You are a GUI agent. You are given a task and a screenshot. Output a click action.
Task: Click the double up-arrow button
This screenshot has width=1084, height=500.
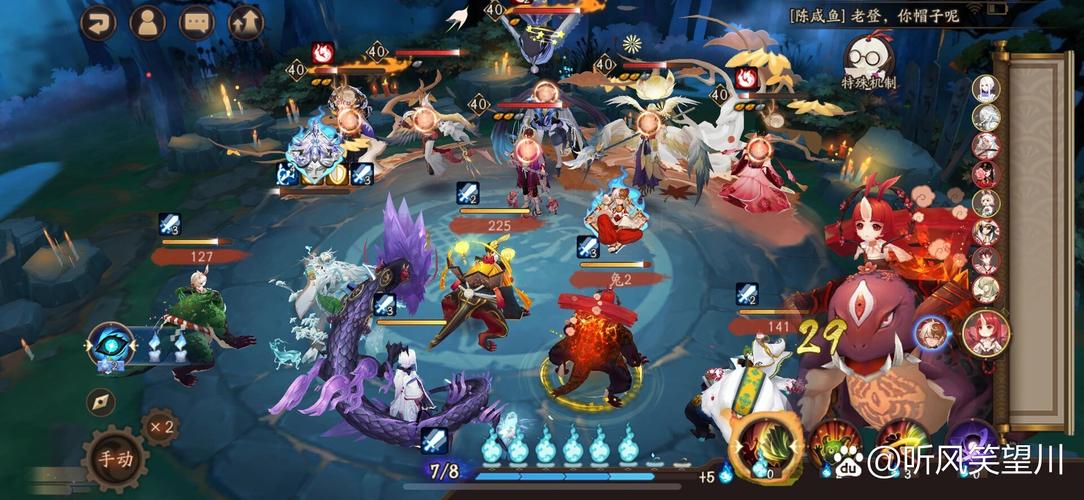(x=246, y=22)
